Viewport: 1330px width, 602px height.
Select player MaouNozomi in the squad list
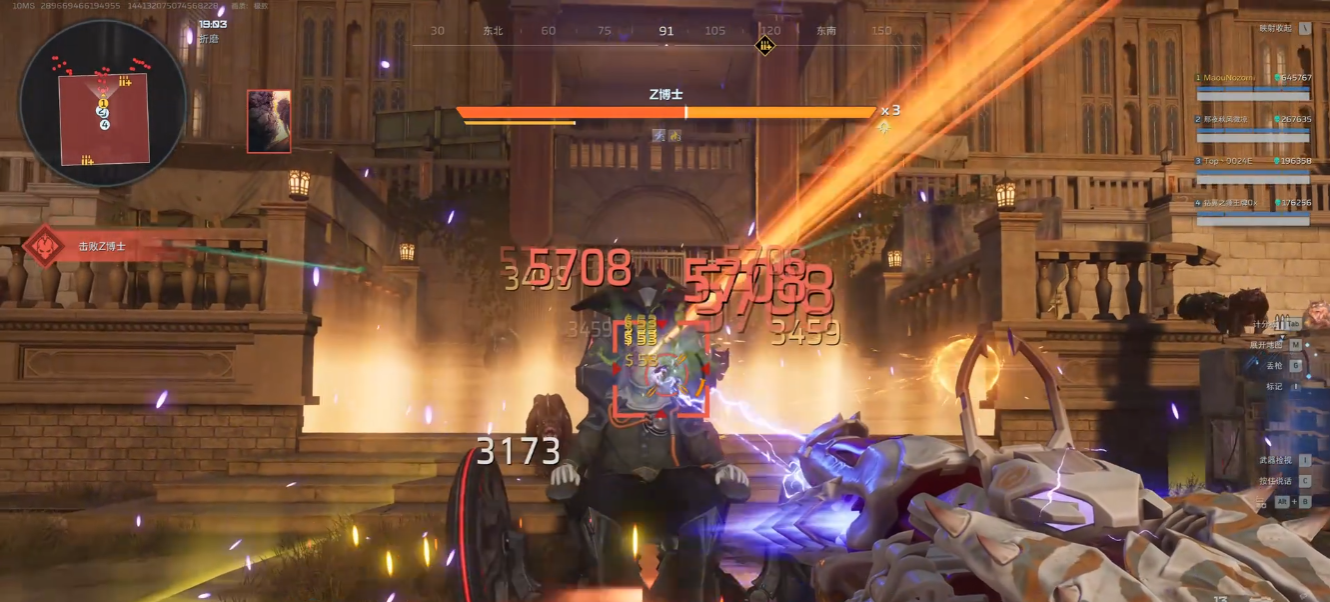1252,78
